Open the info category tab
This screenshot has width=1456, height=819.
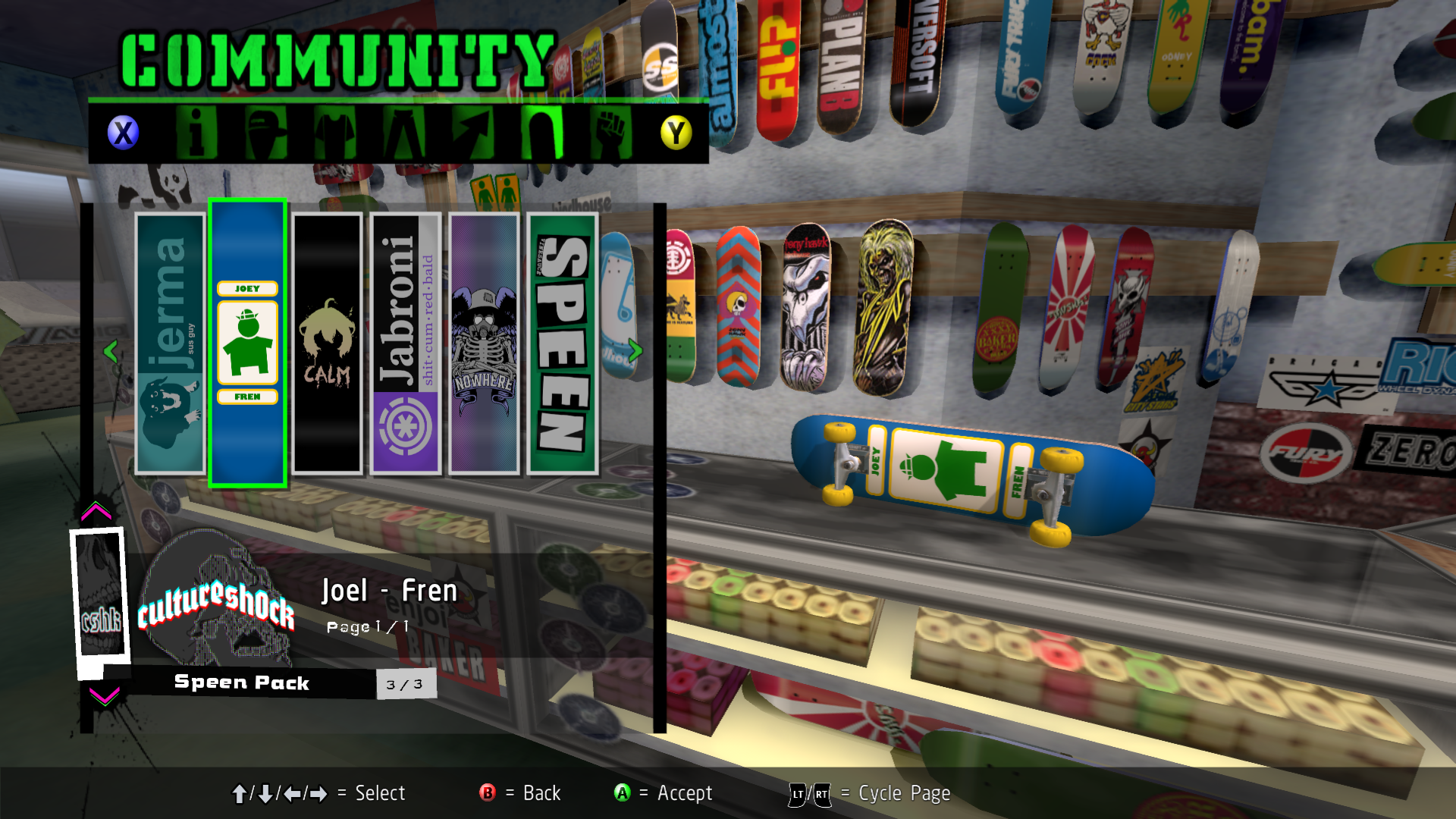[196, 133]
